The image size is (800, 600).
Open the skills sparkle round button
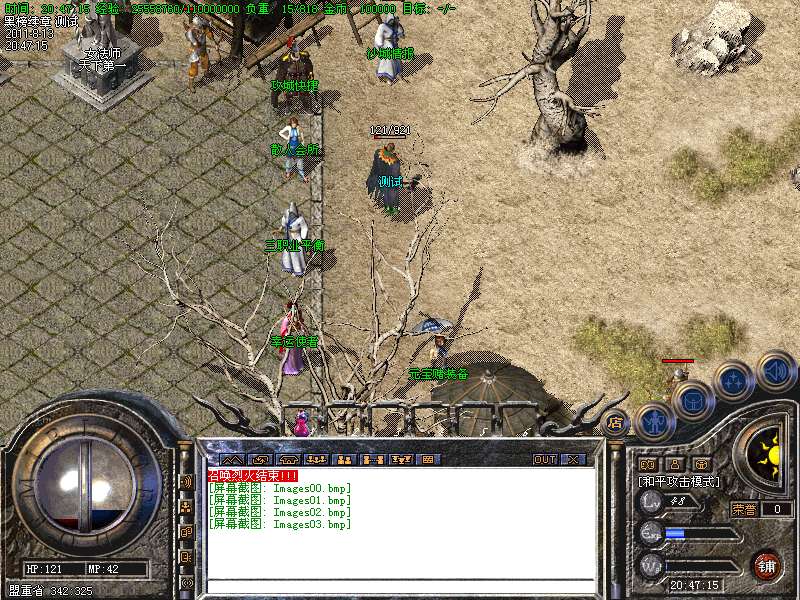735,380
